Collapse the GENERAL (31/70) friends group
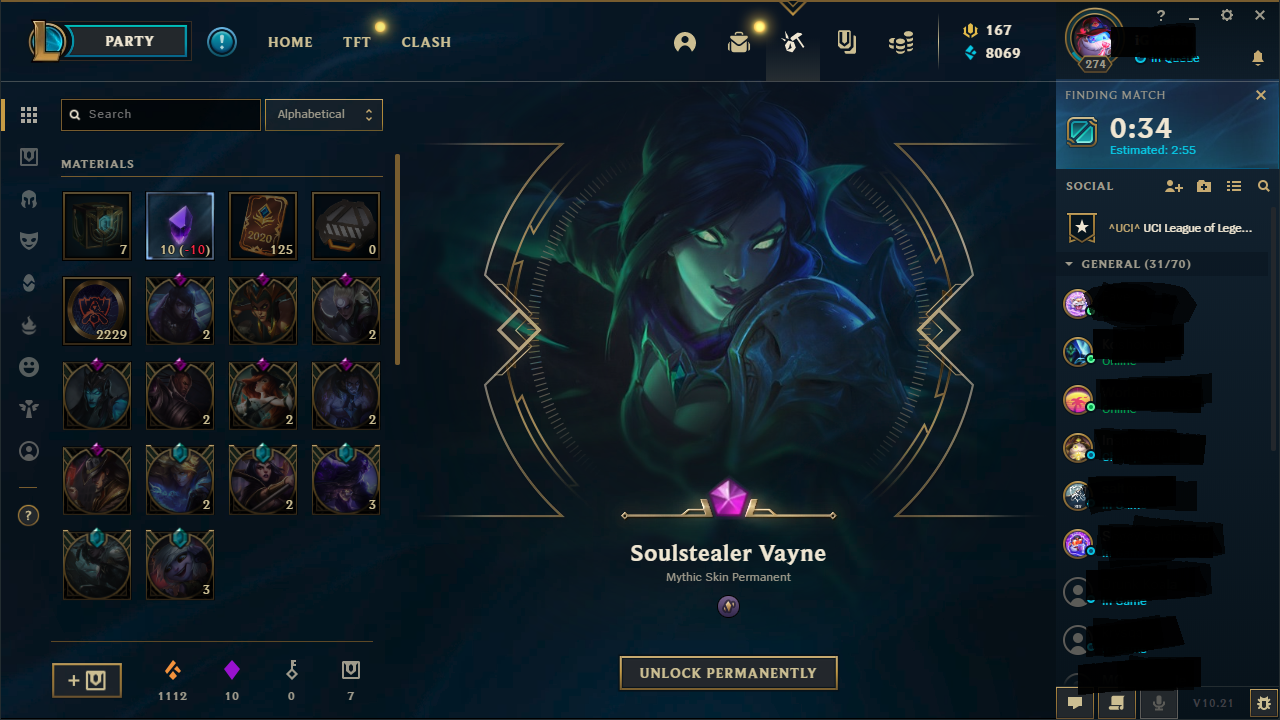 [x=1067, y=264]
